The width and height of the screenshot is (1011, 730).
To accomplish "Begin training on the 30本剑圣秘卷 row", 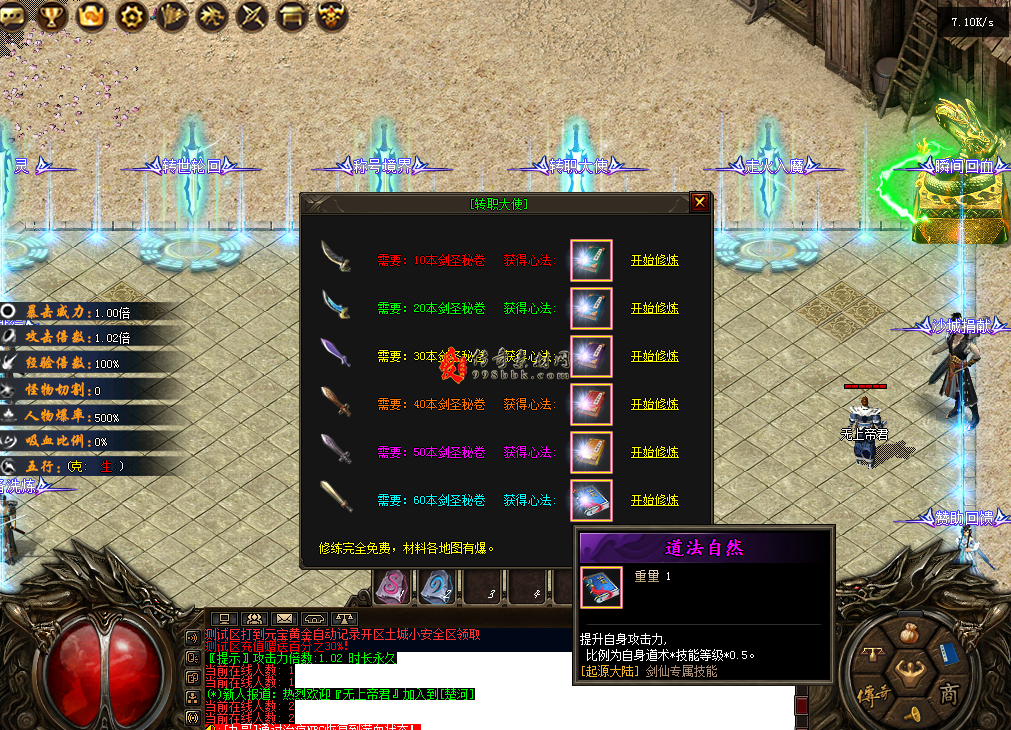I will [x=654, y=356].
